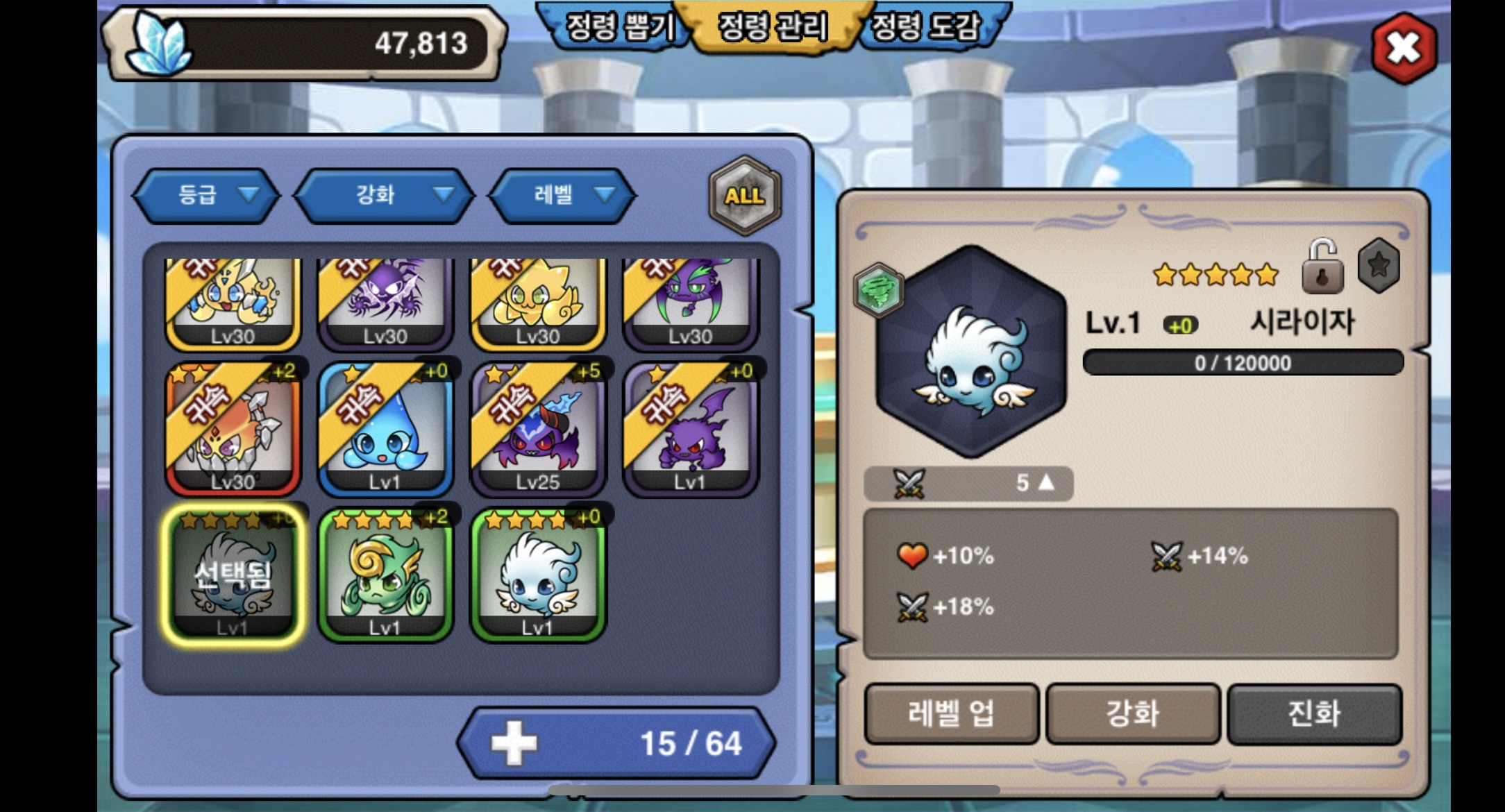This screenshot has height=812, width=1505.
Task: Close the spirit management screen
Action: (x=1404, y=48)
